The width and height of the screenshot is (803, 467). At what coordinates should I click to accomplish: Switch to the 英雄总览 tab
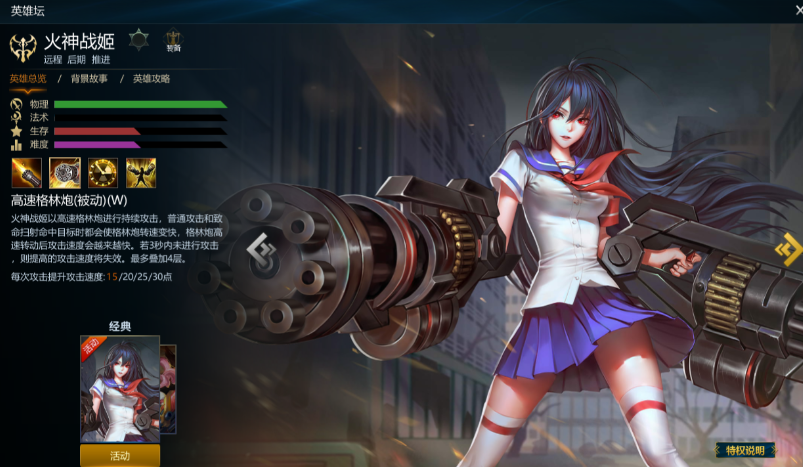[29, 78]
